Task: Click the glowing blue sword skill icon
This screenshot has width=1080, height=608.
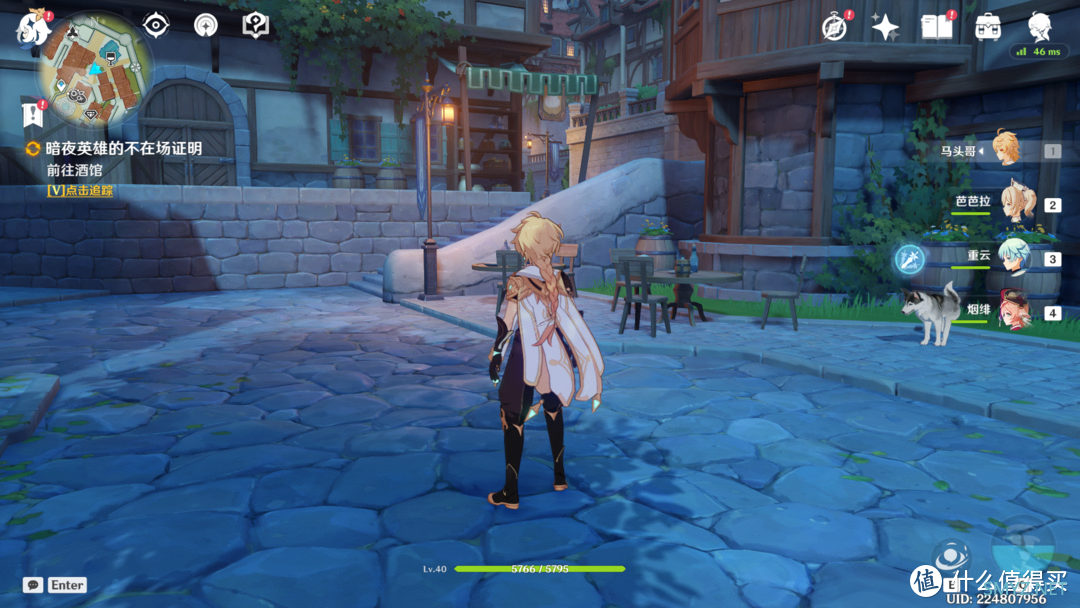Action: pyautogui.click(x=910, y=259)
